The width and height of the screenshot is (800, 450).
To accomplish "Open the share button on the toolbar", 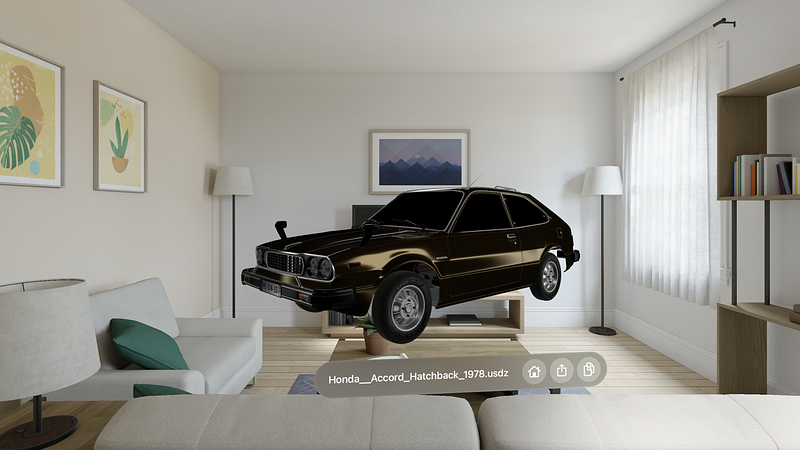I will [x=562, y=371].
